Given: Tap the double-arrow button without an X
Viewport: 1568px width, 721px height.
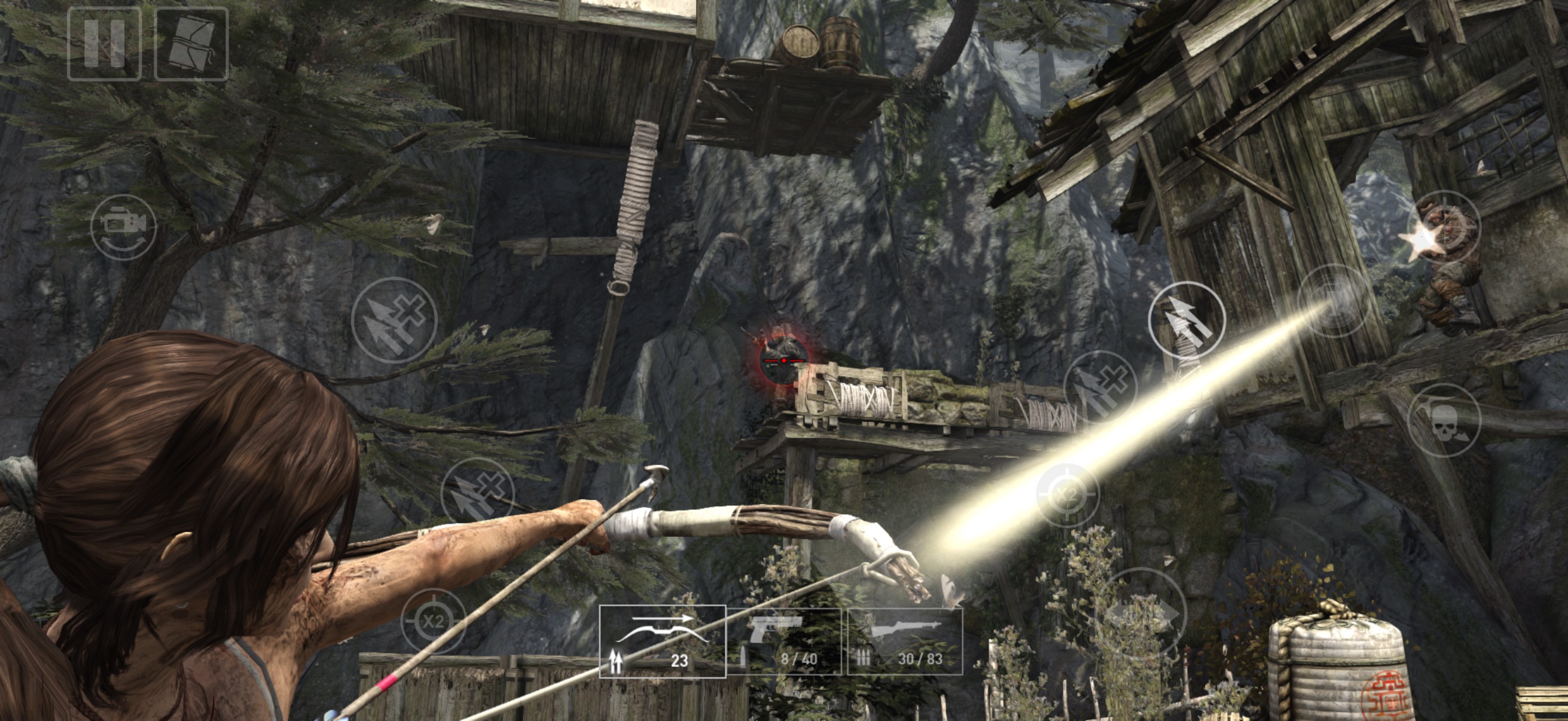Looking at the screenshot, I should (1186, 320).
